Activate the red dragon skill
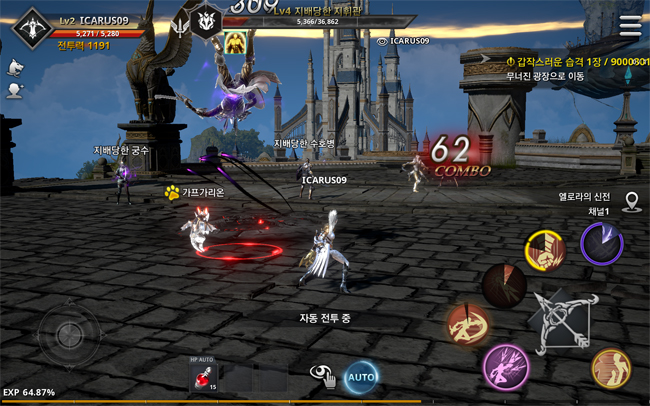Screen dimensions: 650x406 [x=468, y=325]
